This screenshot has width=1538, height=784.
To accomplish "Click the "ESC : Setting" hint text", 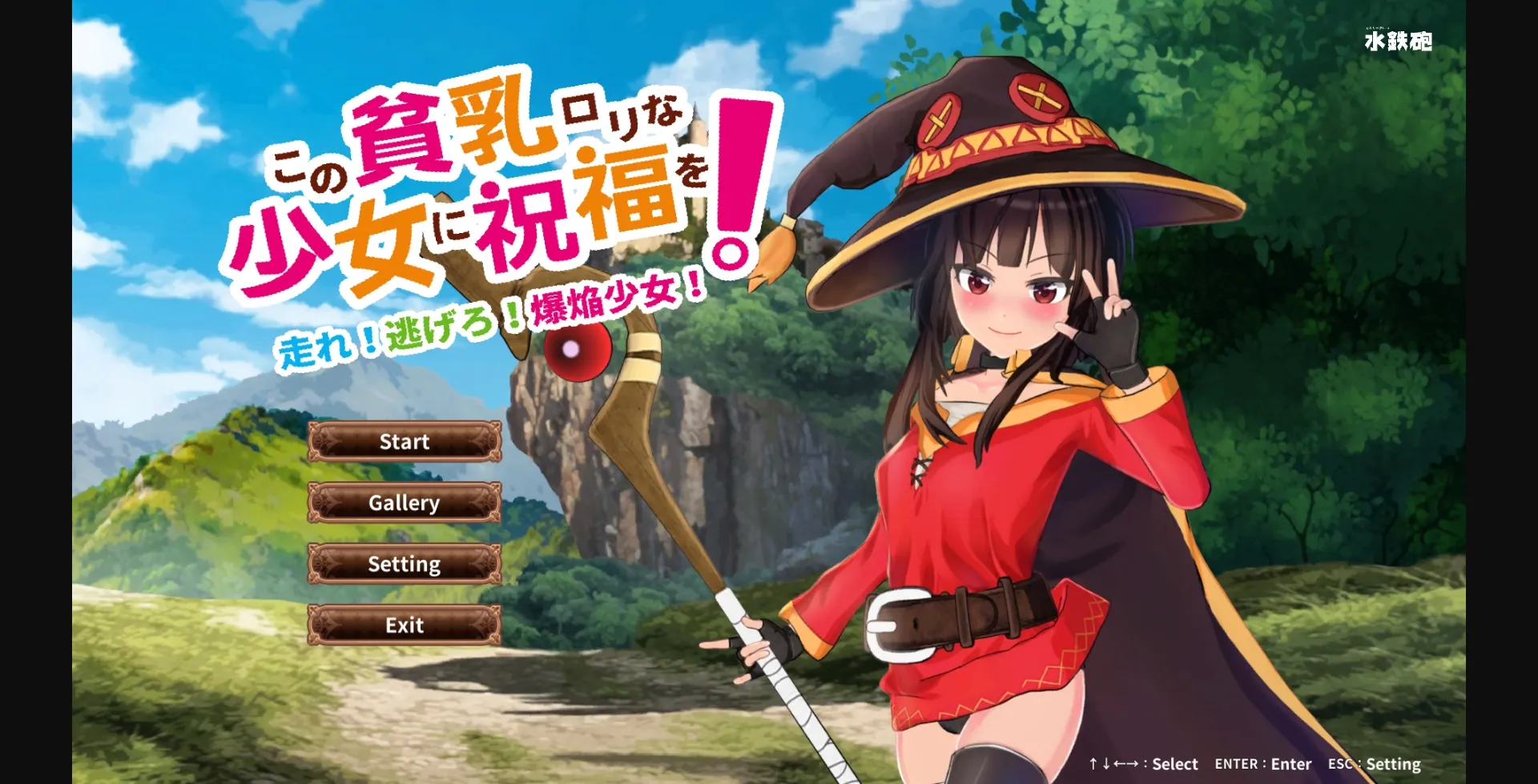I will click(x=1375, y=764).
